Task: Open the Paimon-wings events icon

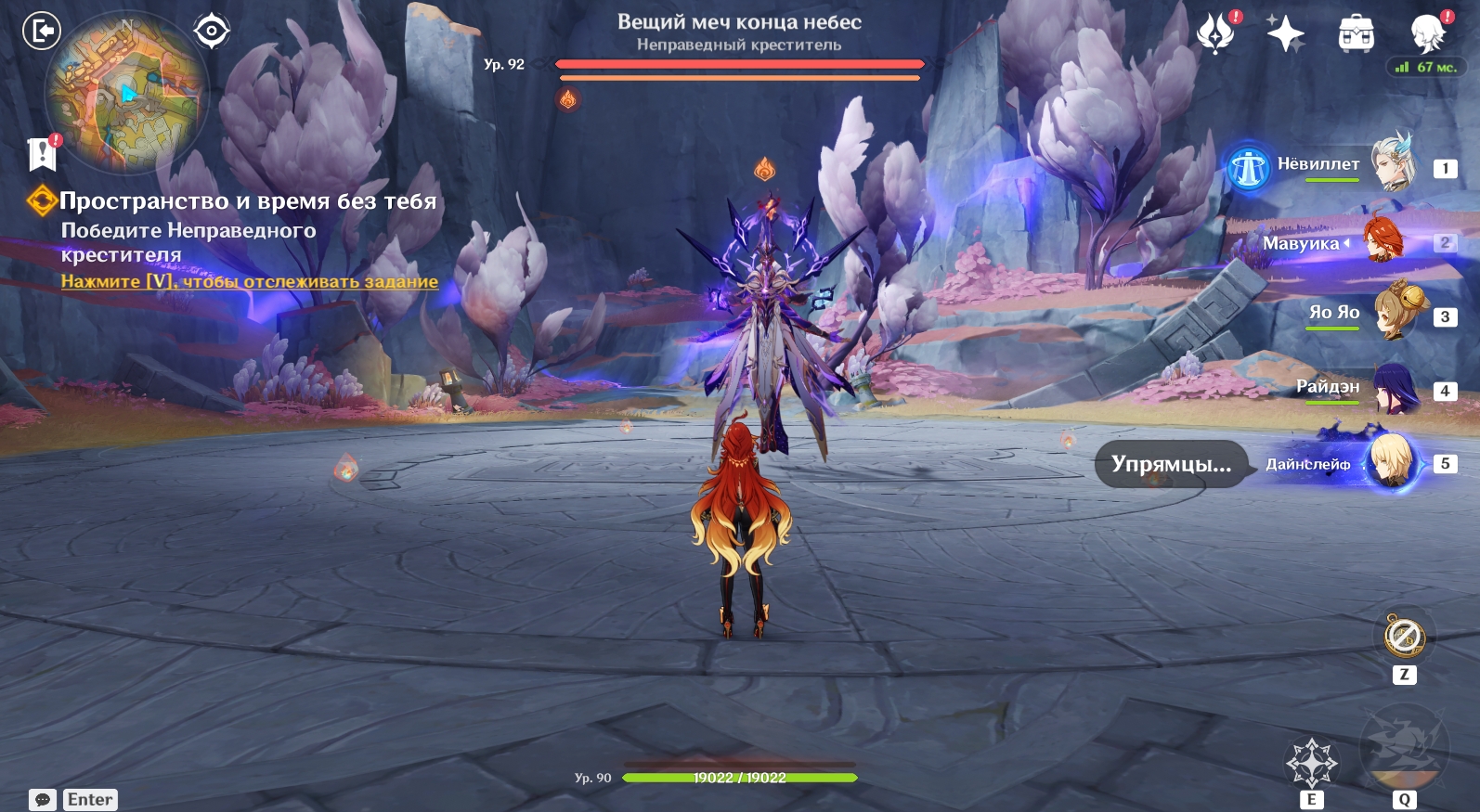Action: coord(1215,33)
